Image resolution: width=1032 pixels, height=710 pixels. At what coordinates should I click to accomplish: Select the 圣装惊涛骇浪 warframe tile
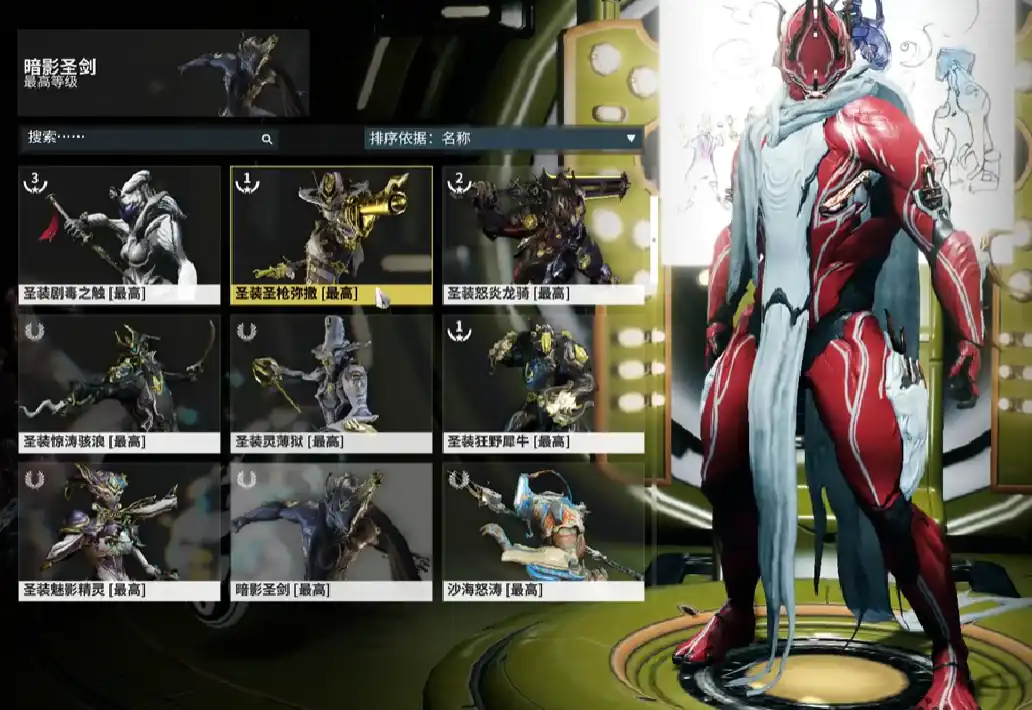click(119, 383)
